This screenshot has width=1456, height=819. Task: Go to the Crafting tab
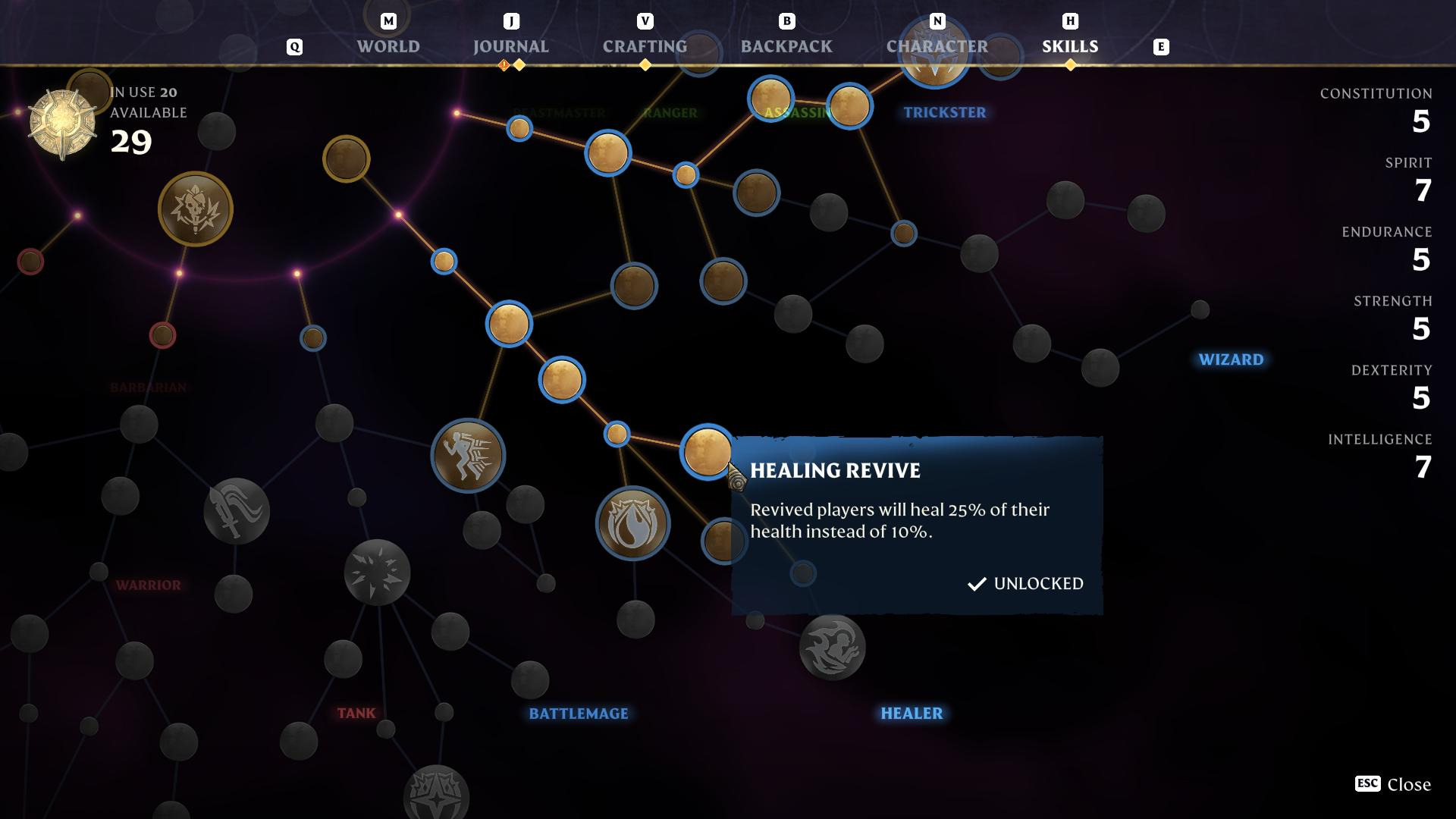(x=645, y=46)
